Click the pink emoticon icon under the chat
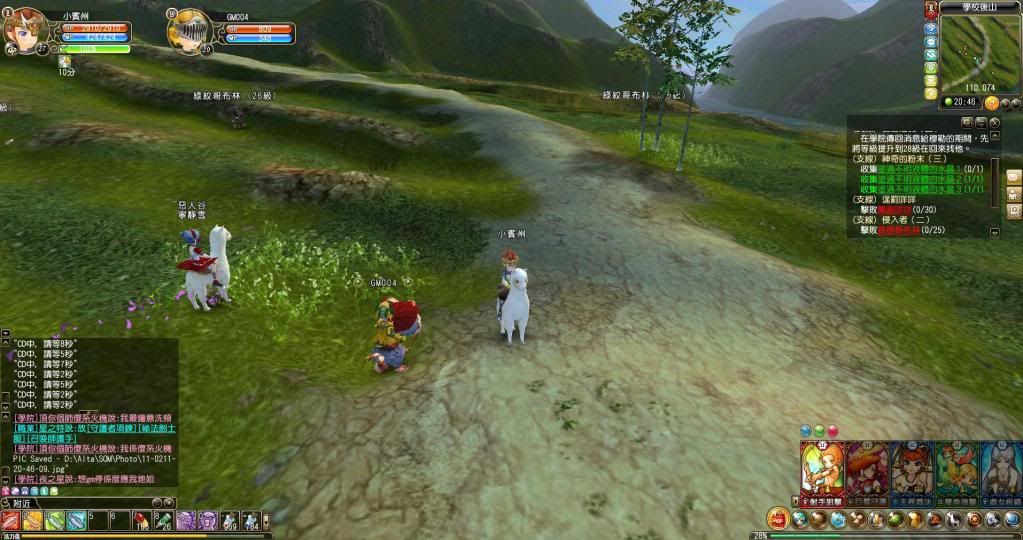 click(7, 492)
